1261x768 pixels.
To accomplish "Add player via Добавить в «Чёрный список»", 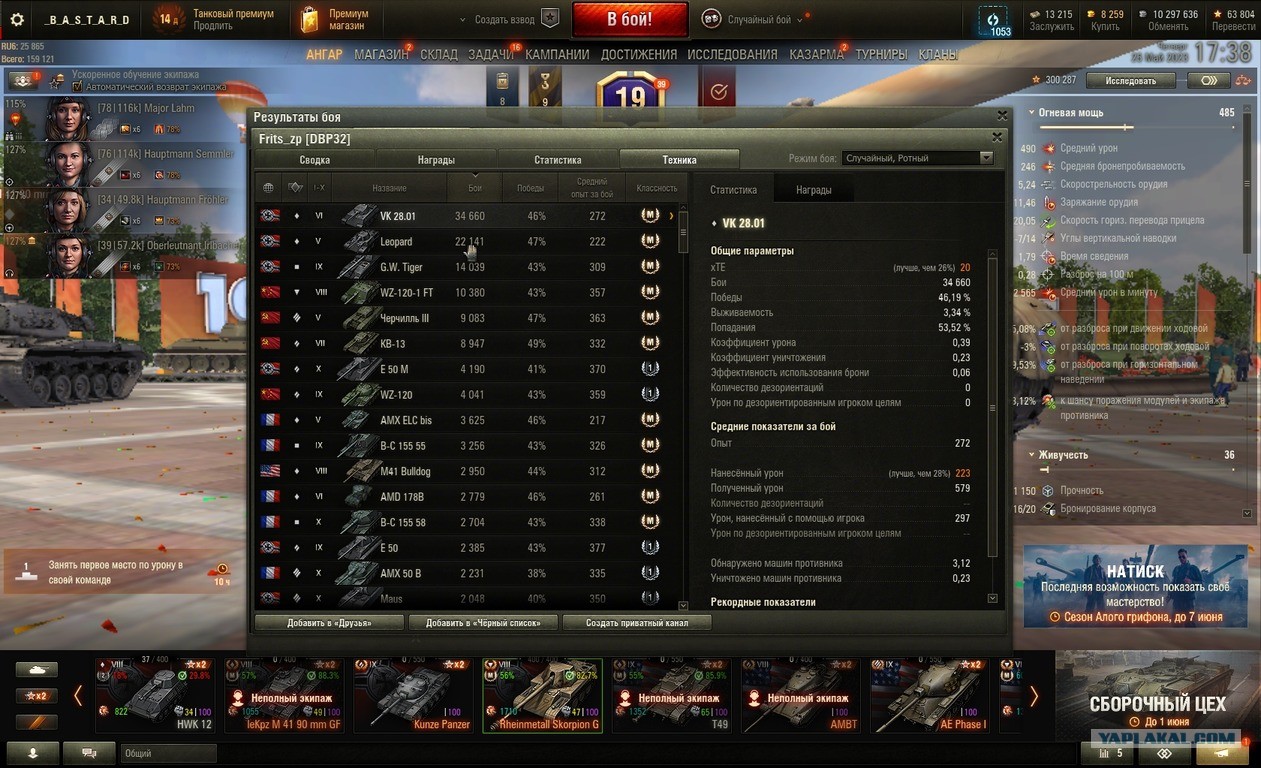I will (483, 623).
